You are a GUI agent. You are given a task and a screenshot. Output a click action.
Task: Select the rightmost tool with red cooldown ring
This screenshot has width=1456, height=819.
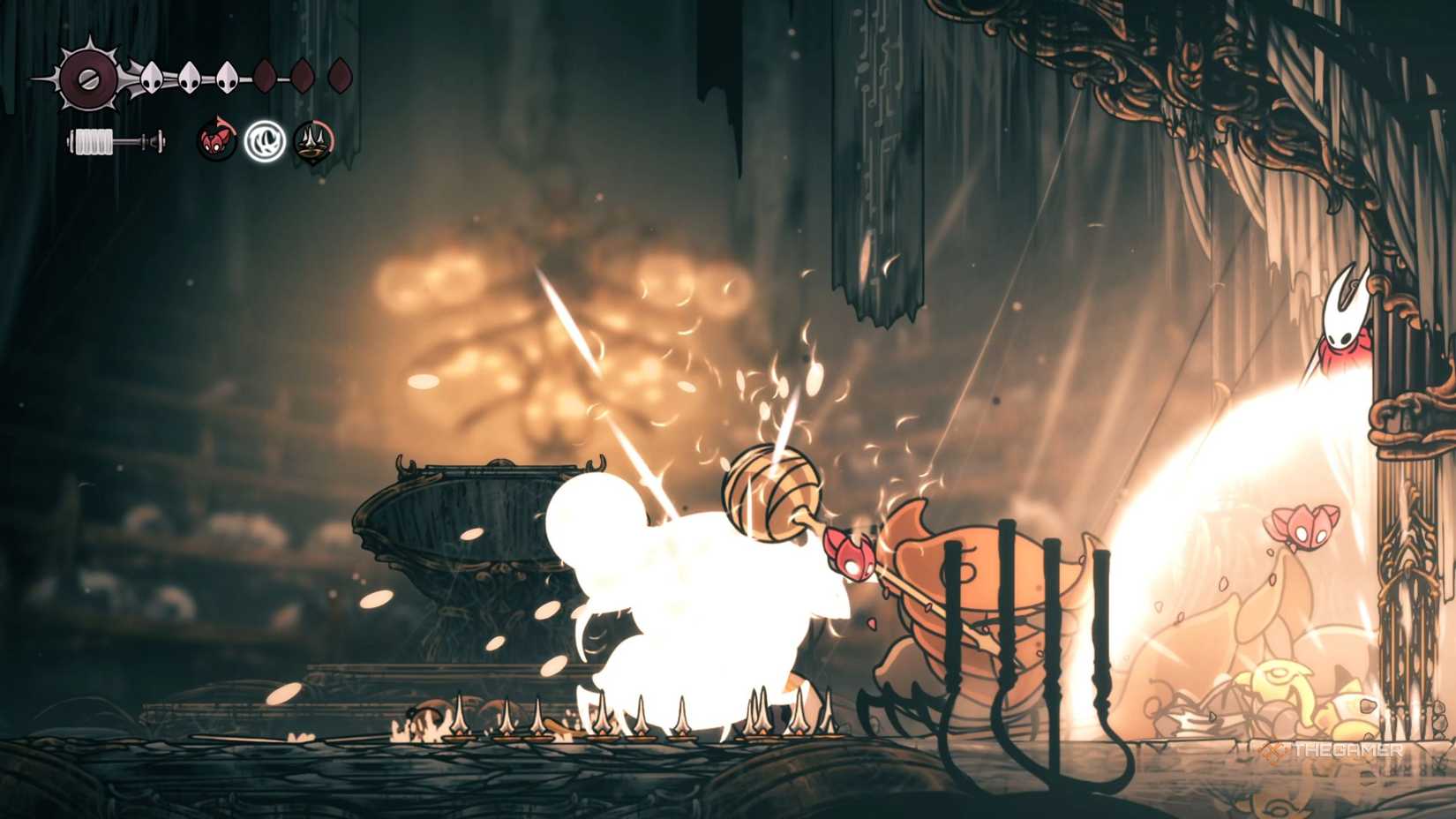312,139
